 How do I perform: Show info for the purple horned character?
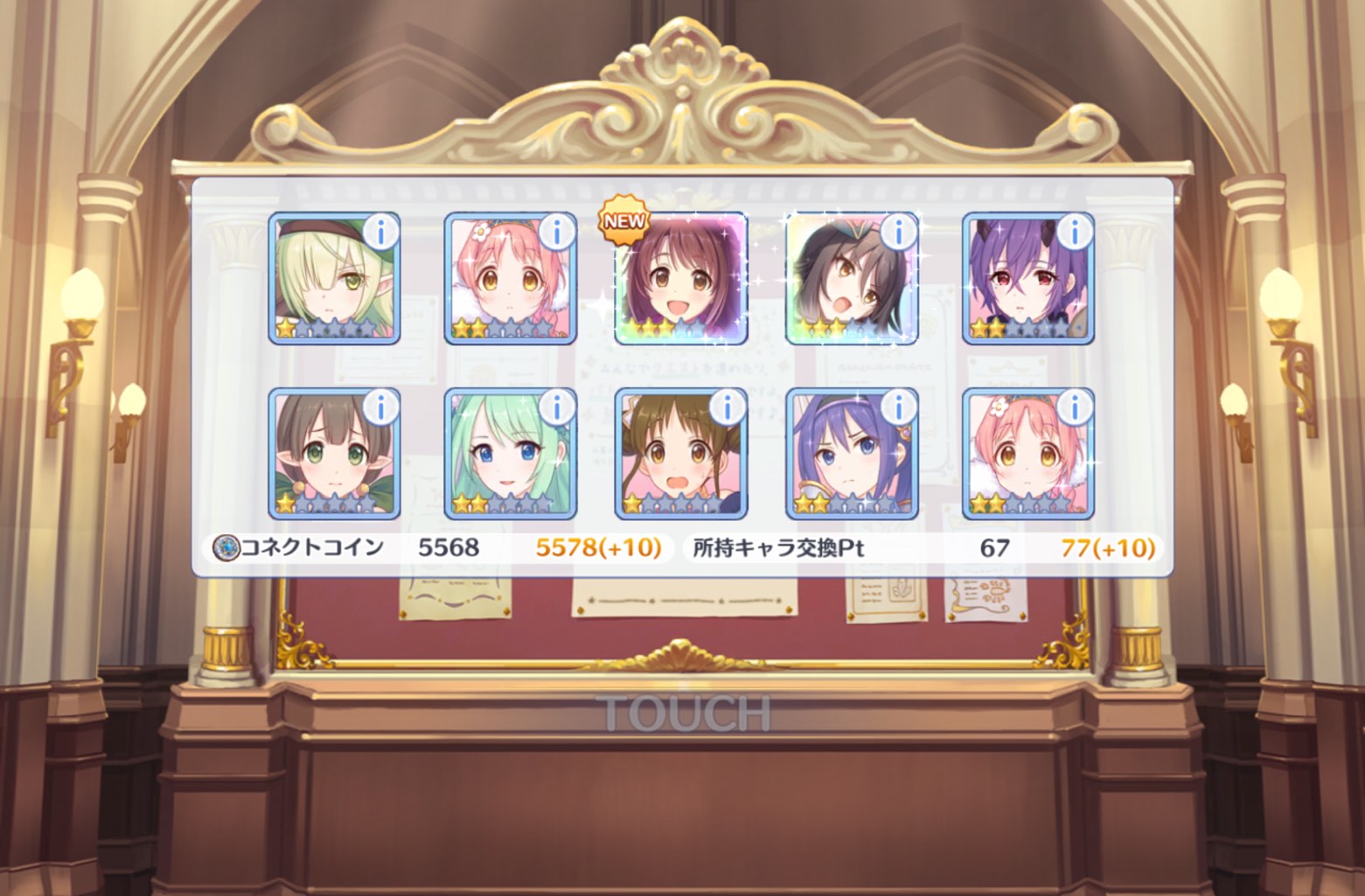coord(1074,232)
